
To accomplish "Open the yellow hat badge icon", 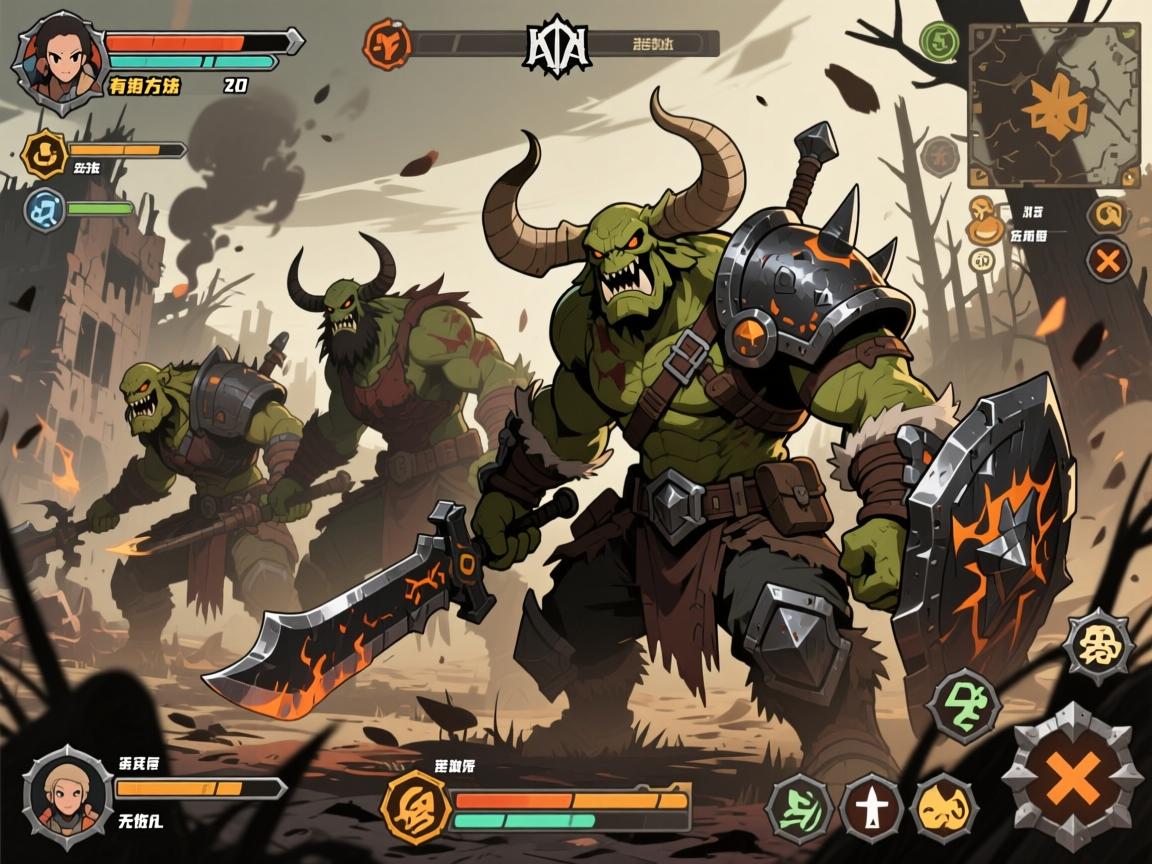I will point(45,152).
